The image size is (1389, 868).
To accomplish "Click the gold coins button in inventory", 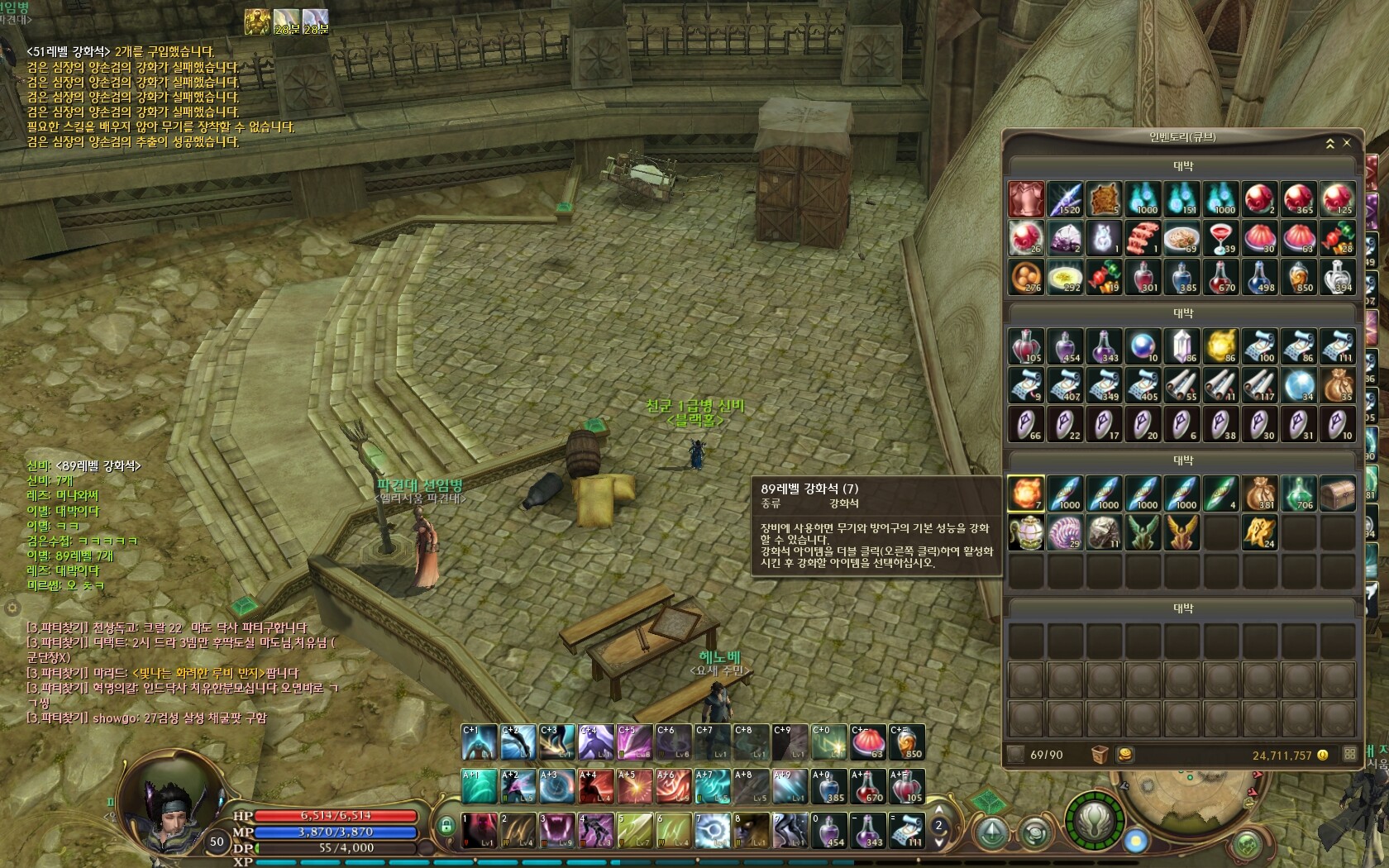I will [1124, 755].
